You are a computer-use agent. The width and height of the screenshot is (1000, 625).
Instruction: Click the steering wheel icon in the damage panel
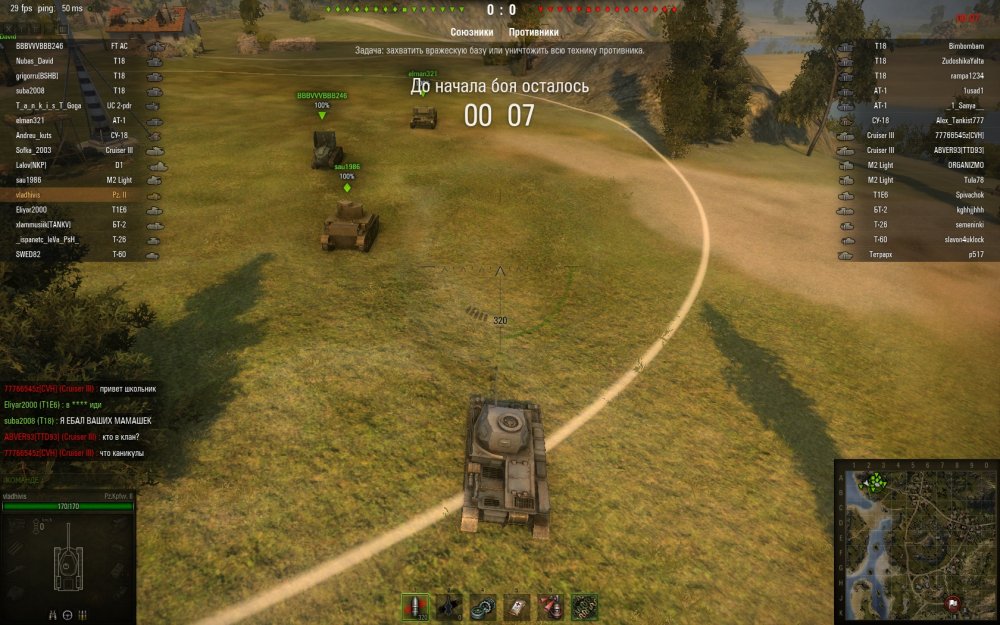pos(67,614)
